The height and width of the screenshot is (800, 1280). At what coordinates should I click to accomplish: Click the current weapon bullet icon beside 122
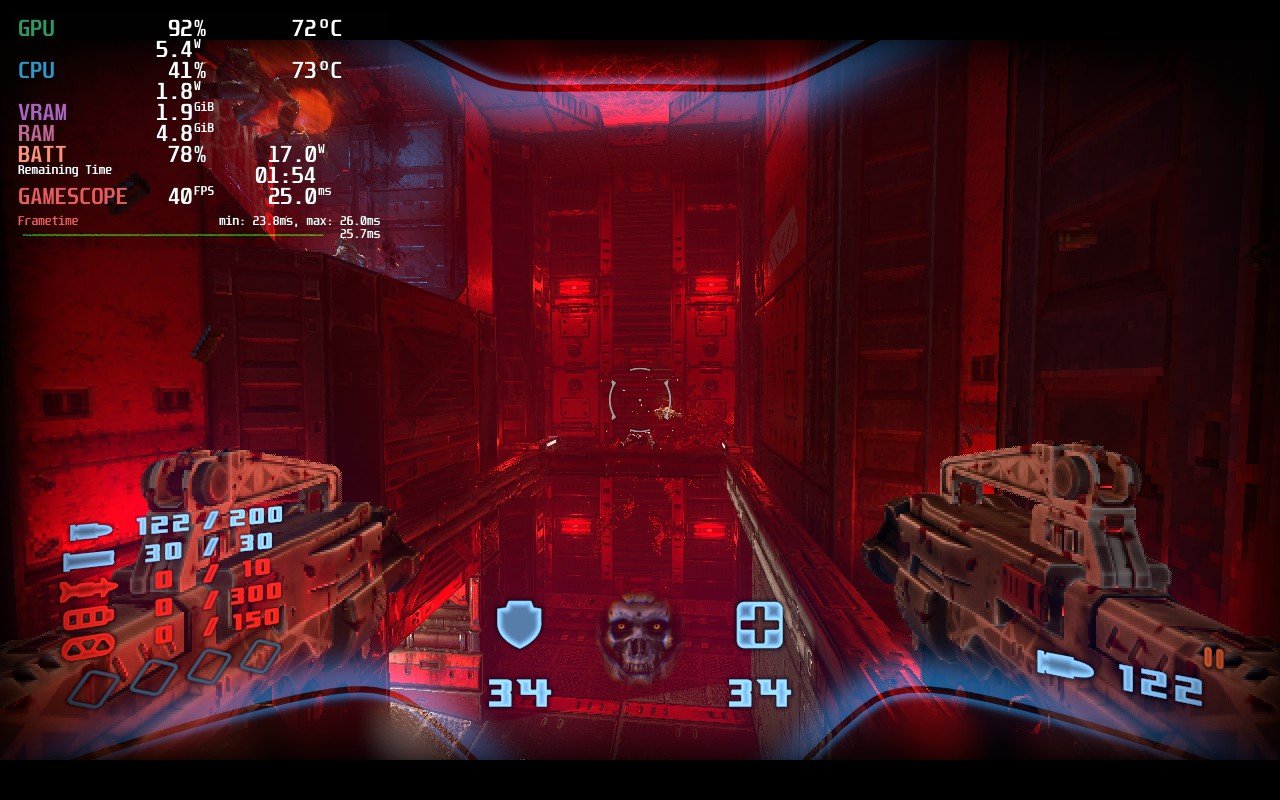pos(1066,665)
